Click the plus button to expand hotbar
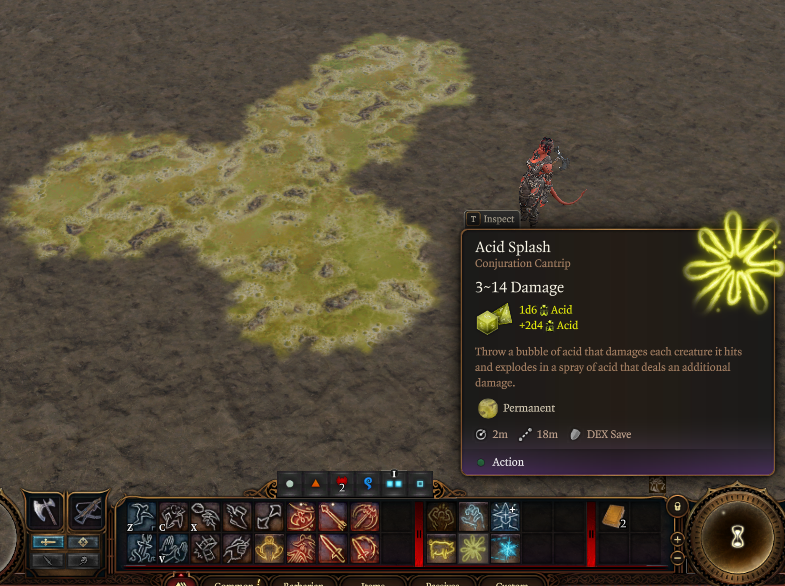785x586 pixels. coord(677,539)
